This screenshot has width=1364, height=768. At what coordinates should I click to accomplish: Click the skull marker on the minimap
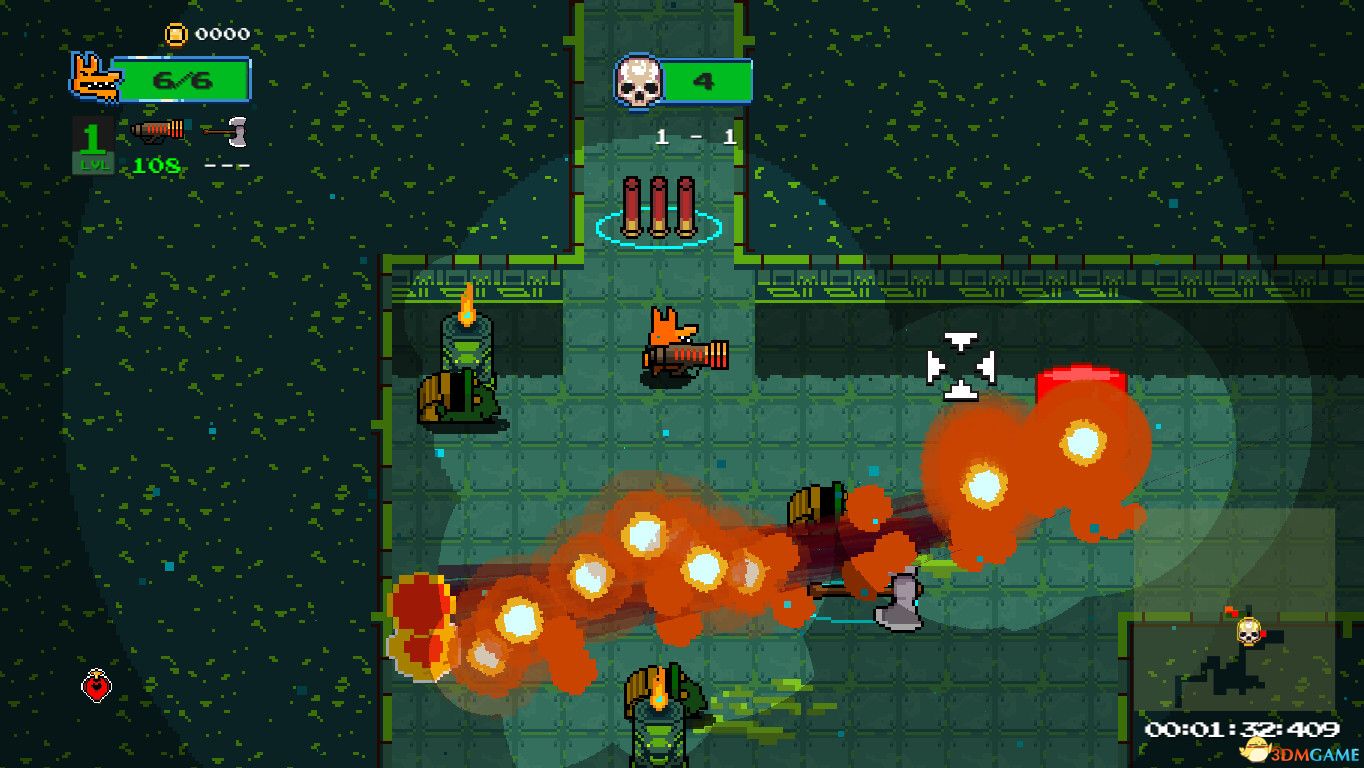pos(1247,631)
